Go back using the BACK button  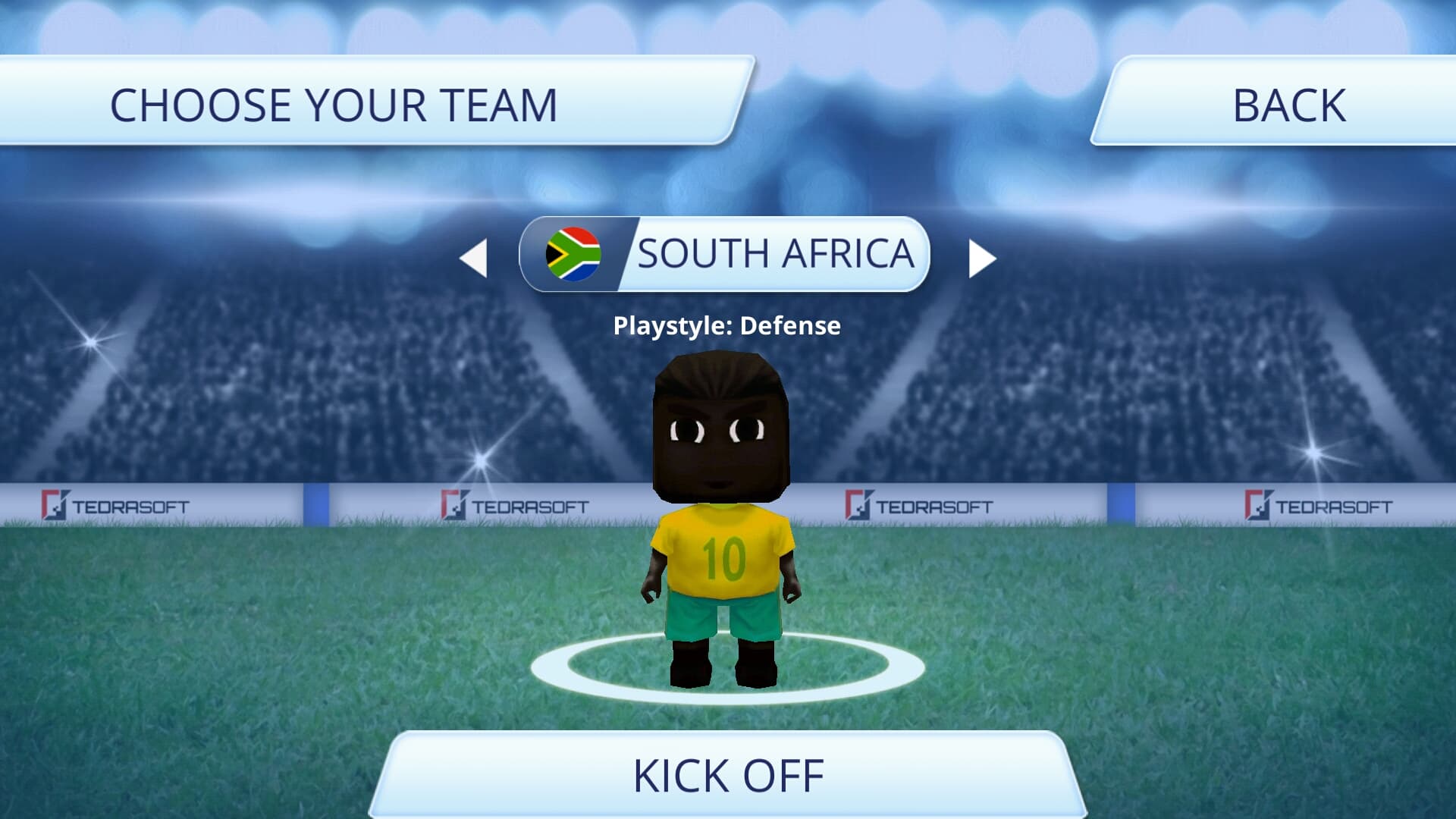click(x=1289, y=105)
